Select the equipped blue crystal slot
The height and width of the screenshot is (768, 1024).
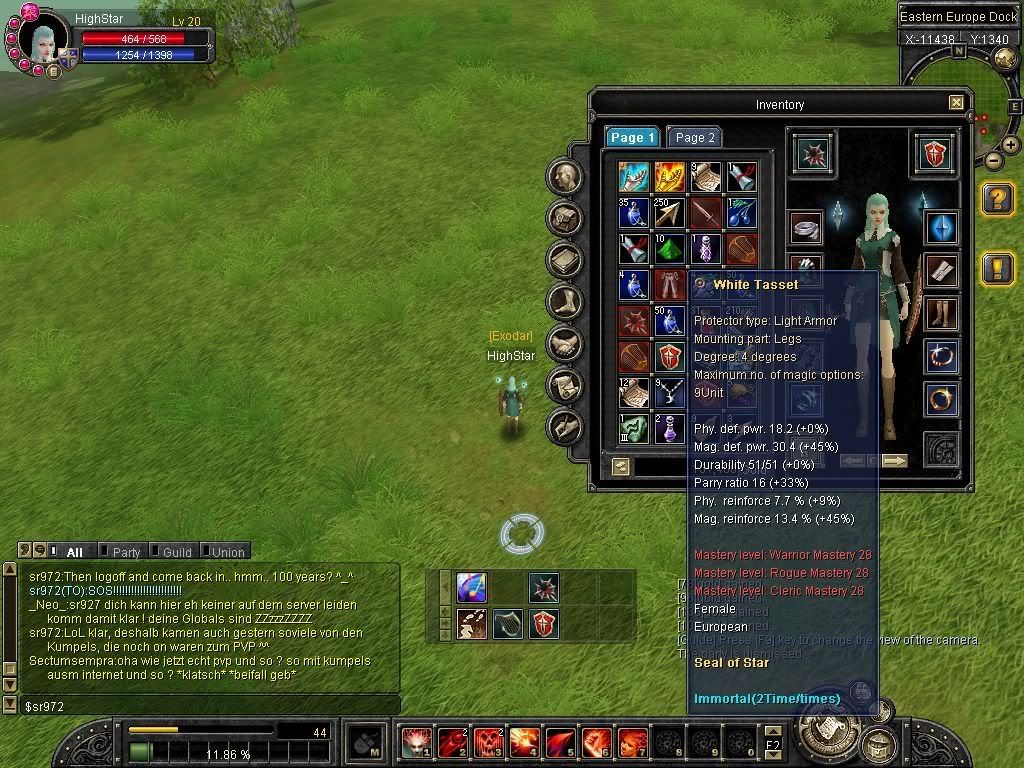[941, 228]
